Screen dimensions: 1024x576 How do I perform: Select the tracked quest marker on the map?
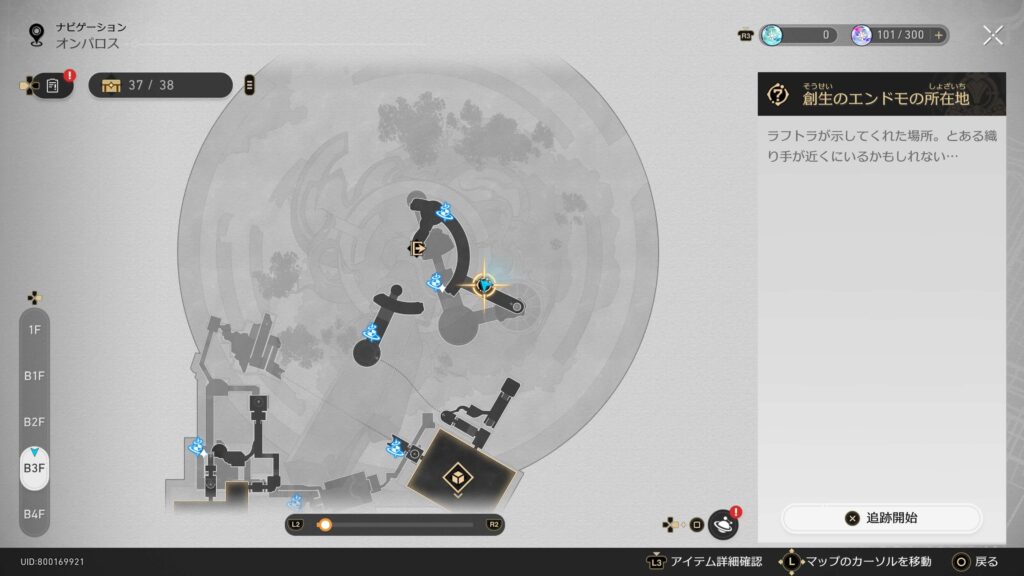pyautogui.click(x=485, y=286)
